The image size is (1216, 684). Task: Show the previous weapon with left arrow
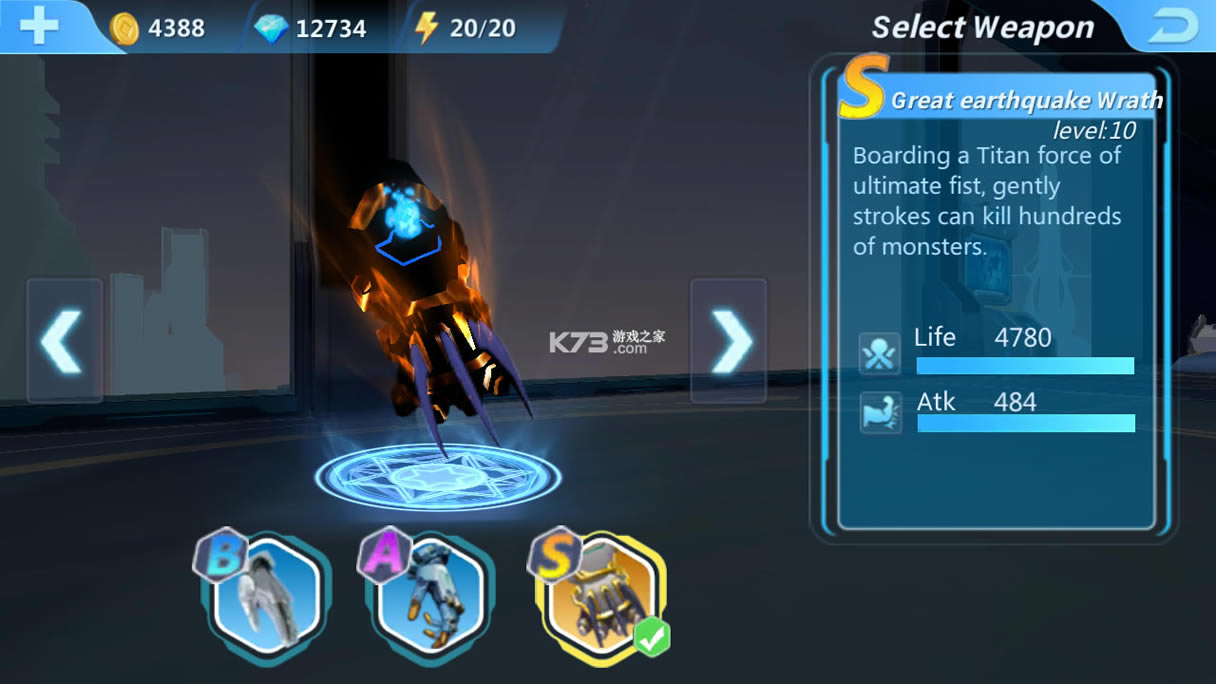(64, 341)
